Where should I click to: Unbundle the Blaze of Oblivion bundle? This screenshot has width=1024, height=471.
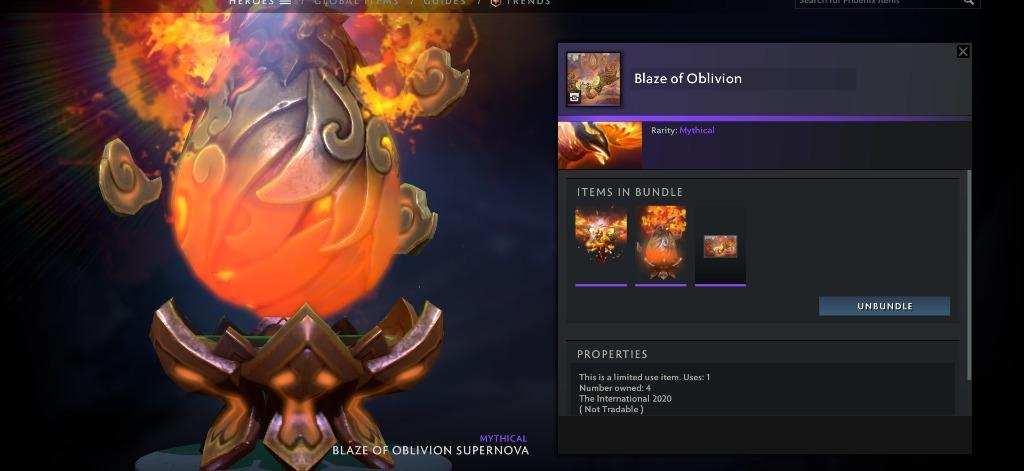pos(884,306)
